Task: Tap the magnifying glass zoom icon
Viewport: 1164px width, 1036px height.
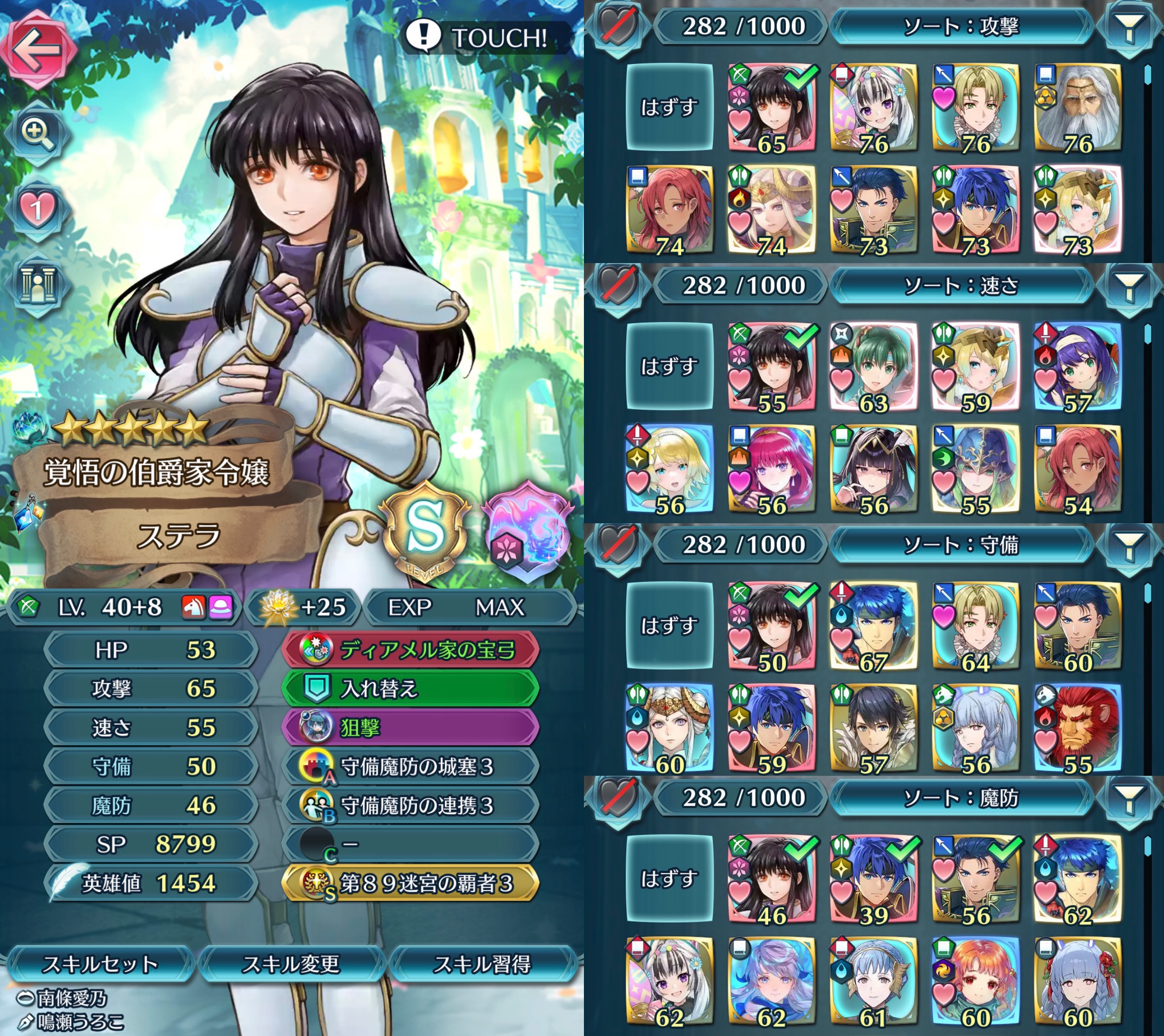Action: (x=37, y=133)
